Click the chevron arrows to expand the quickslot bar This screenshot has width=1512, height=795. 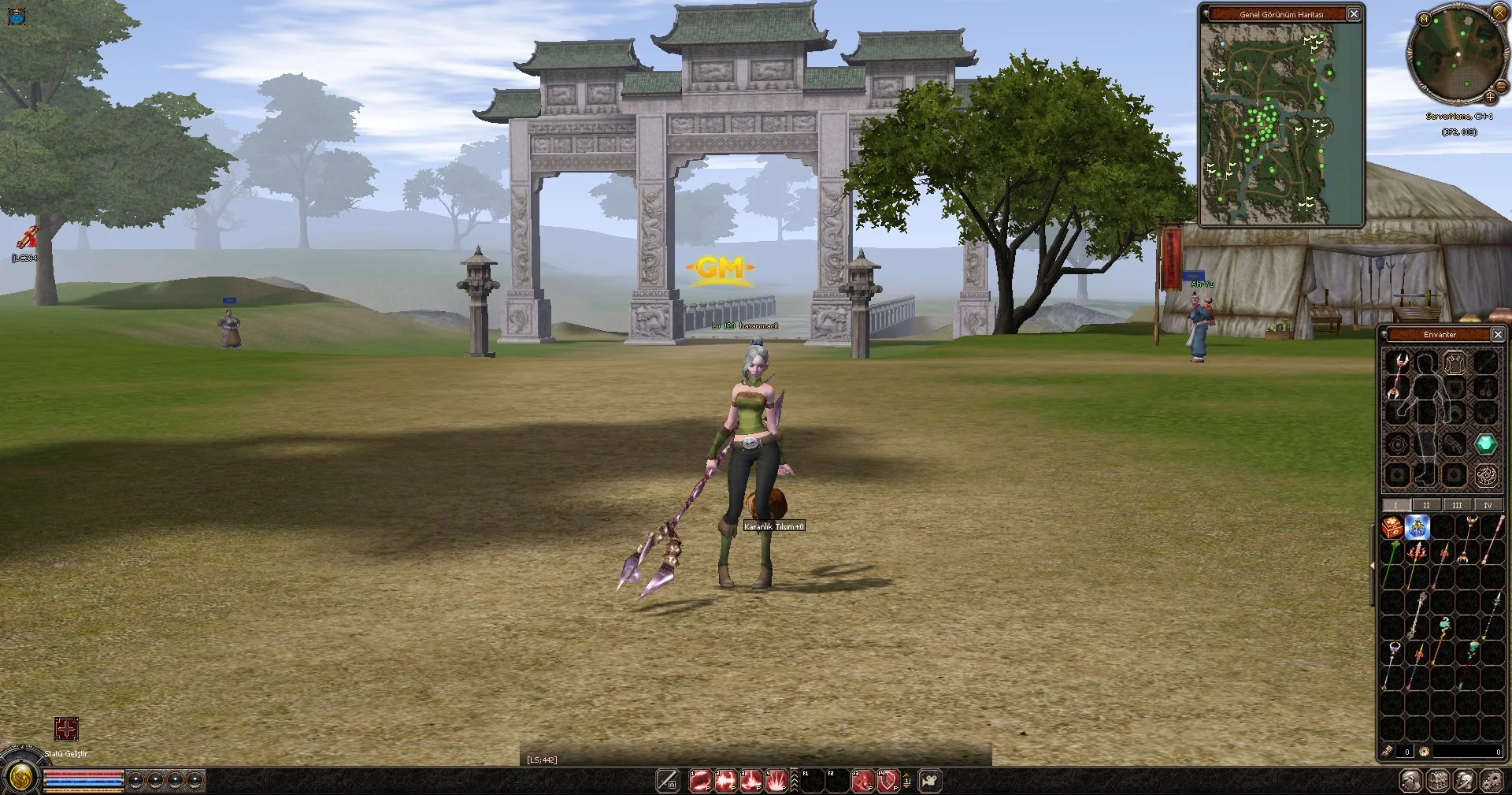click(x=795, y=779)
